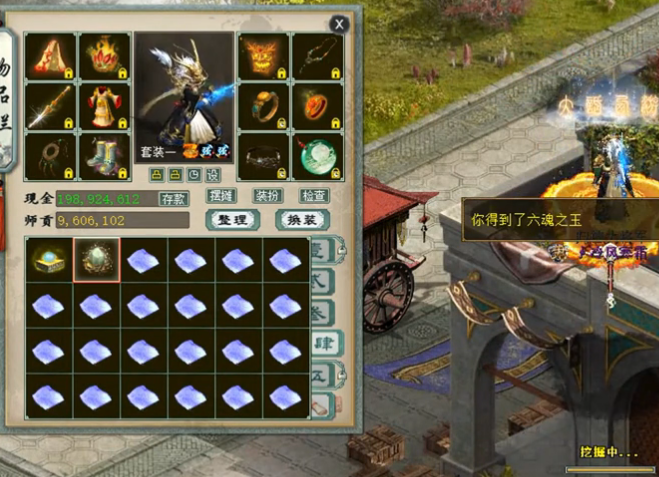Select the gold ring with teal gem
This screenshot has width=659, height=477.
tap(264, 105)
